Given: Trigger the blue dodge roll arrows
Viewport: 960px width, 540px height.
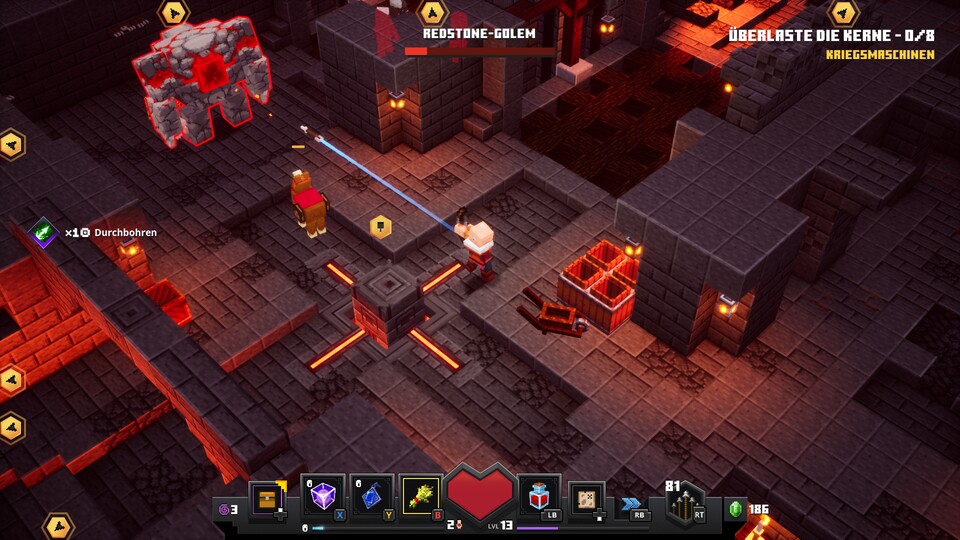Looking at the screenshot, I should point(631,505).
